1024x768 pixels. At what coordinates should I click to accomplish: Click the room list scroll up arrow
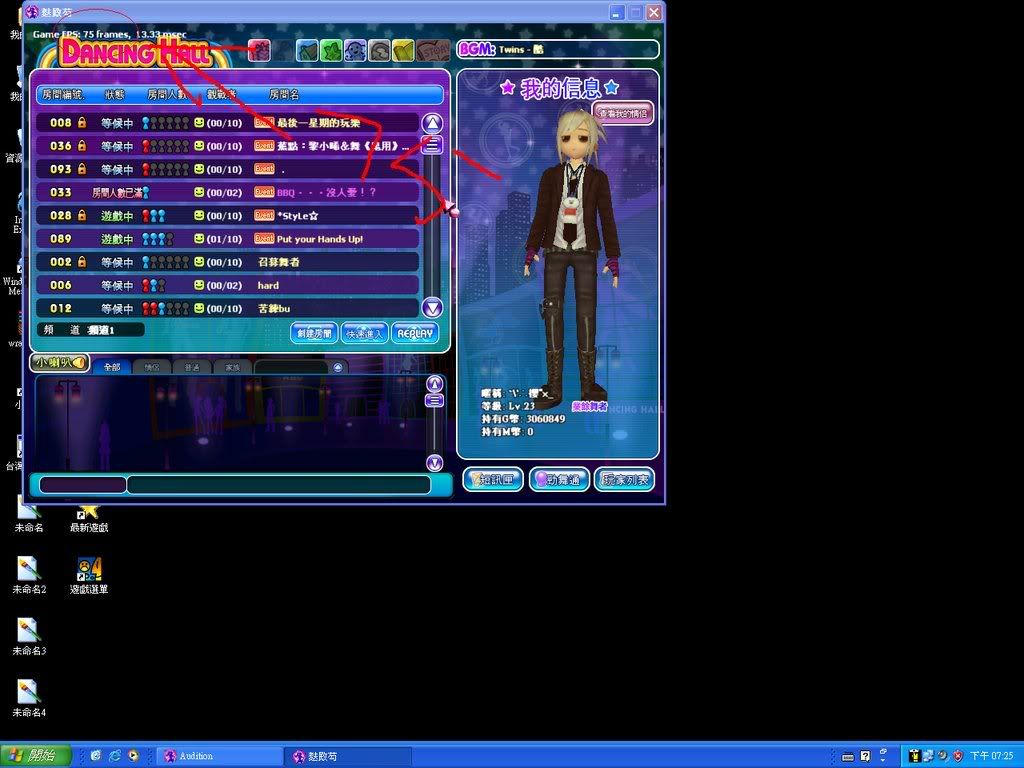coord(432,123)
